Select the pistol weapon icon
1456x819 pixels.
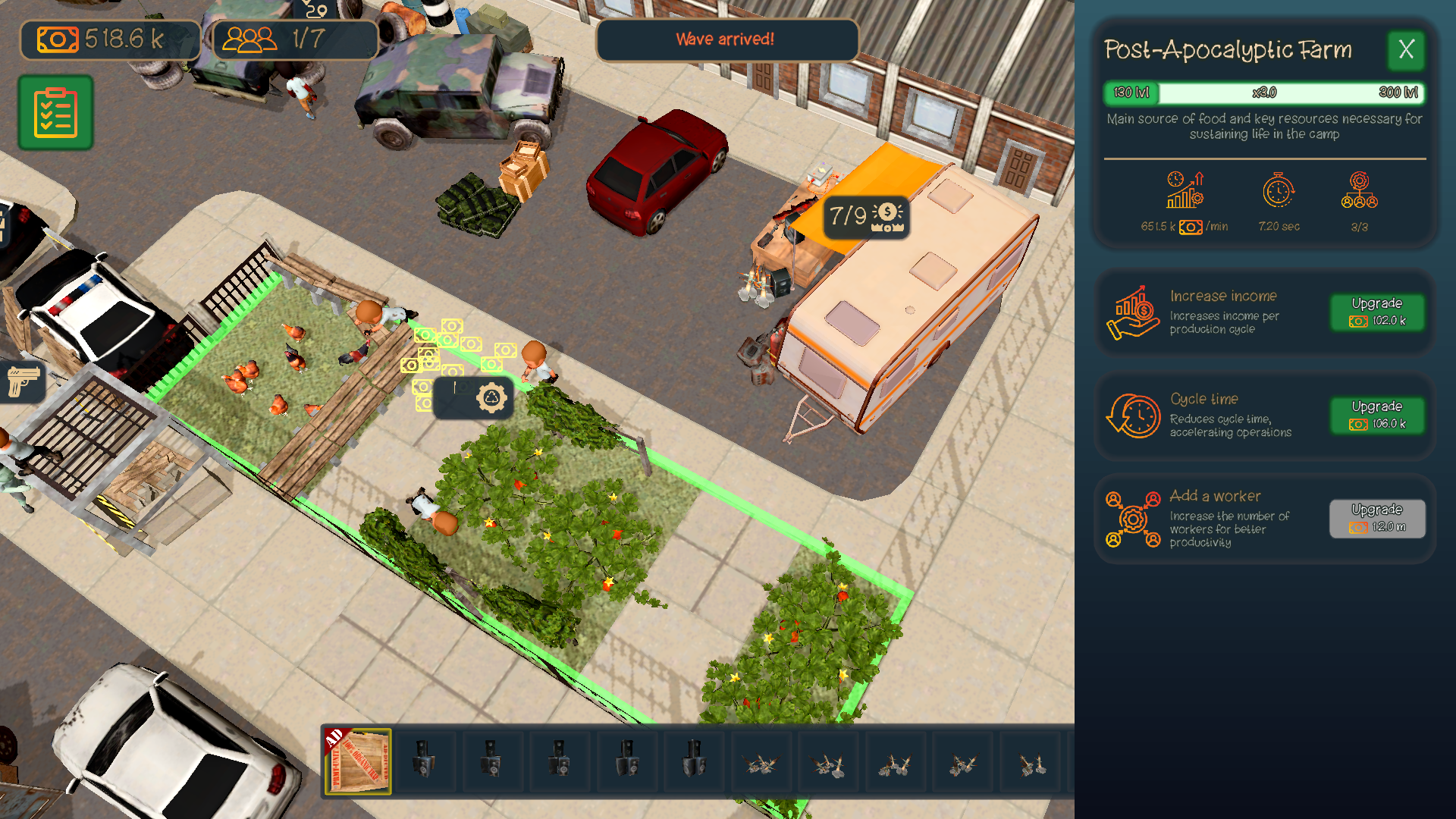(24, 384)
